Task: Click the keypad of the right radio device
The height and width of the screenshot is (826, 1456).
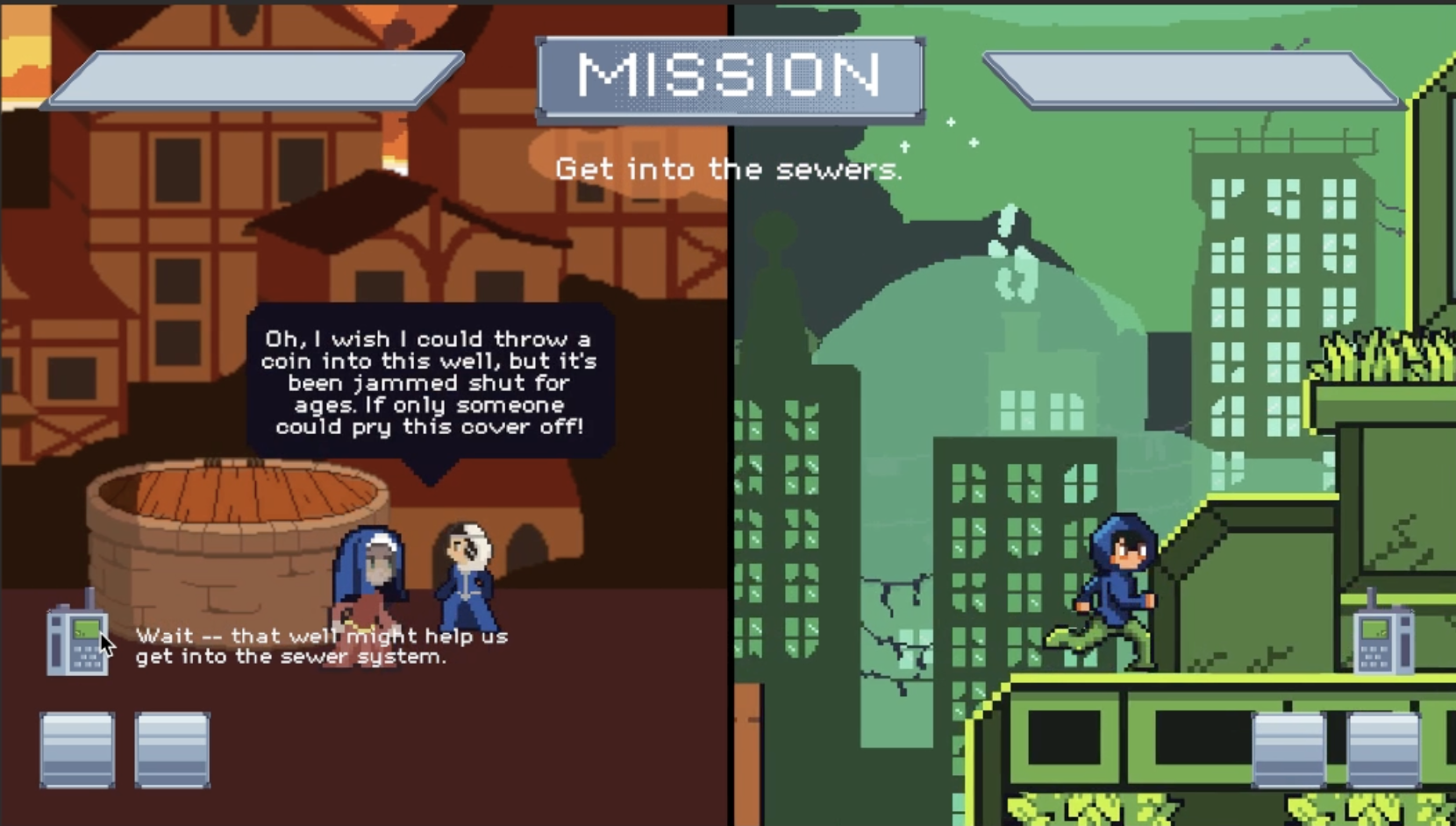Action: tap(1374, 656)
